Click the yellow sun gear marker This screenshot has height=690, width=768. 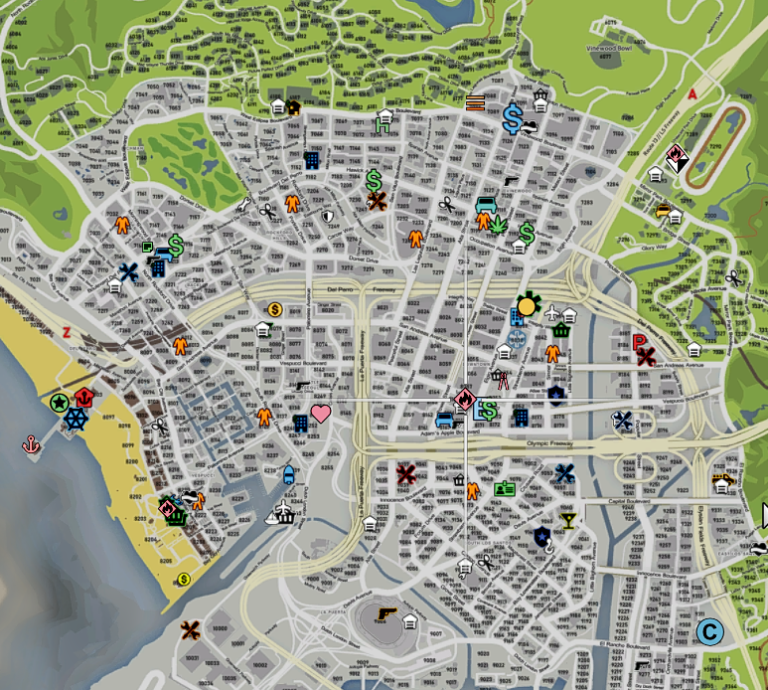pyautogui.click(x=527, y=305)
